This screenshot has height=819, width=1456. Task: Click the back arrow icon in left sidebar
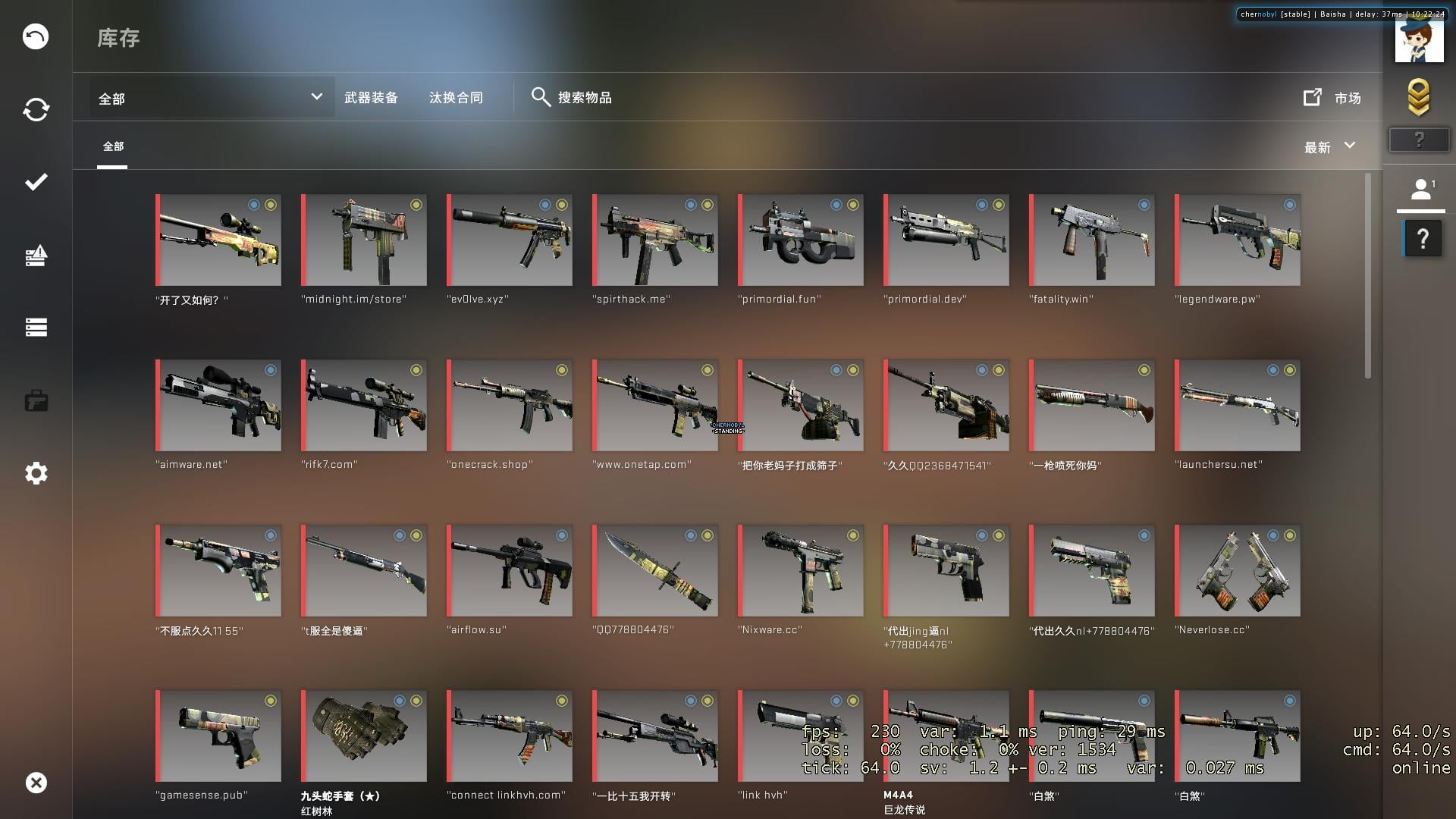tap(35, 36)
